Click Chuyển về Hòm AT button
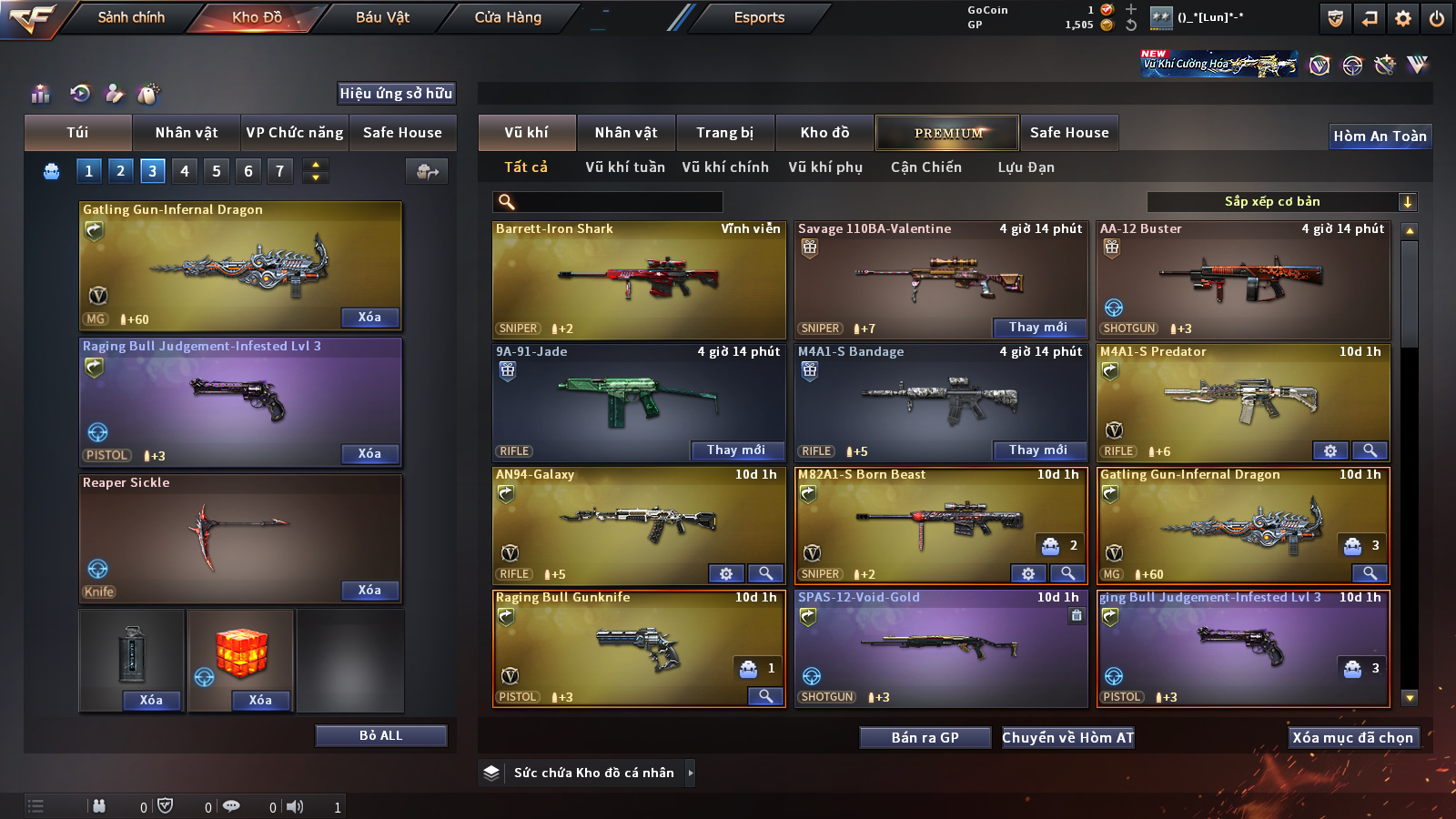Image resolution: width=1456 pixels, height=819 pixels. click(1067, 737)
